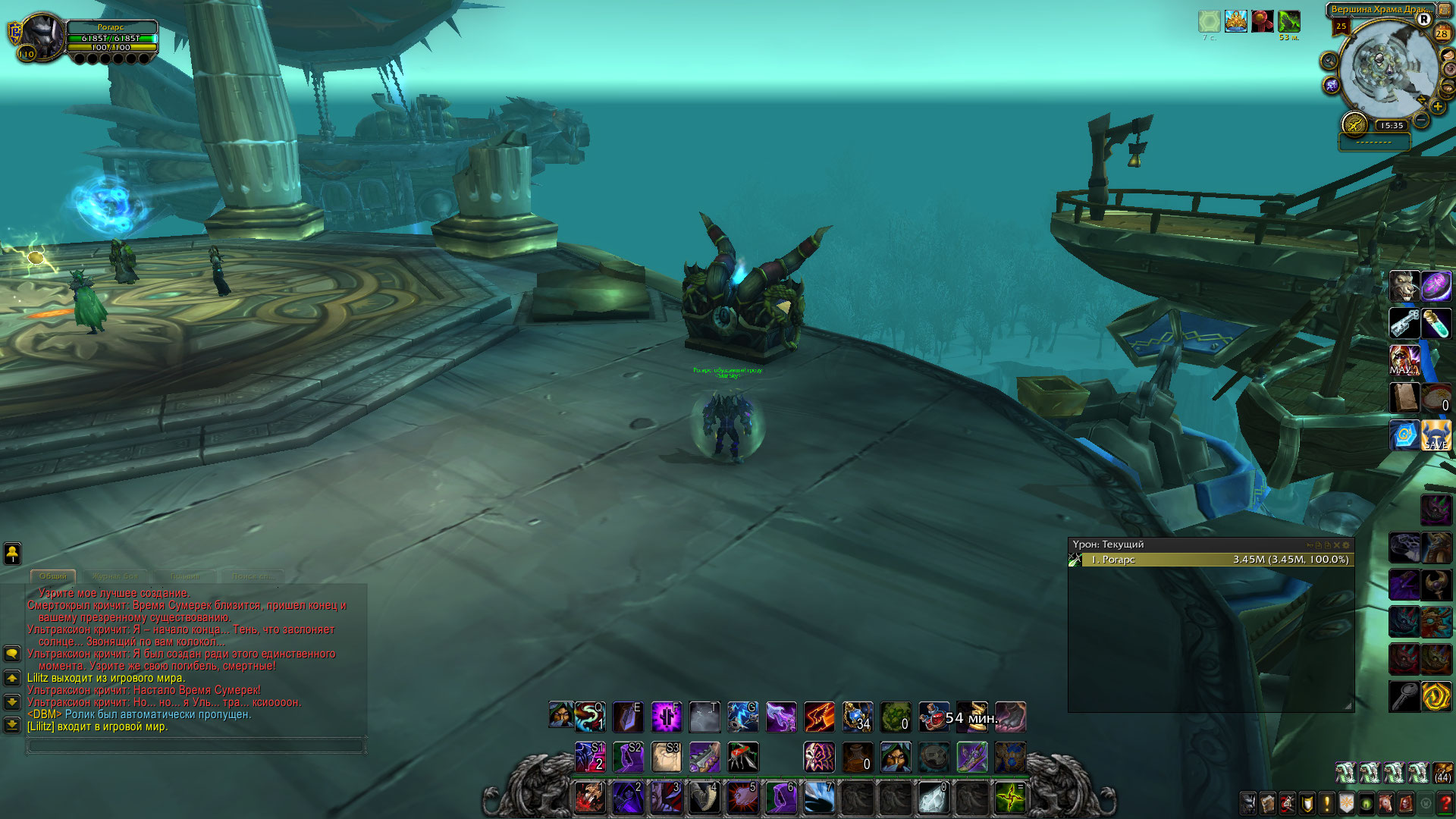This screenshot has width=1456, height=819.
Task: Use the blue crystal item in slot 0
Action: pyautogui.click(x=934, y=798)
